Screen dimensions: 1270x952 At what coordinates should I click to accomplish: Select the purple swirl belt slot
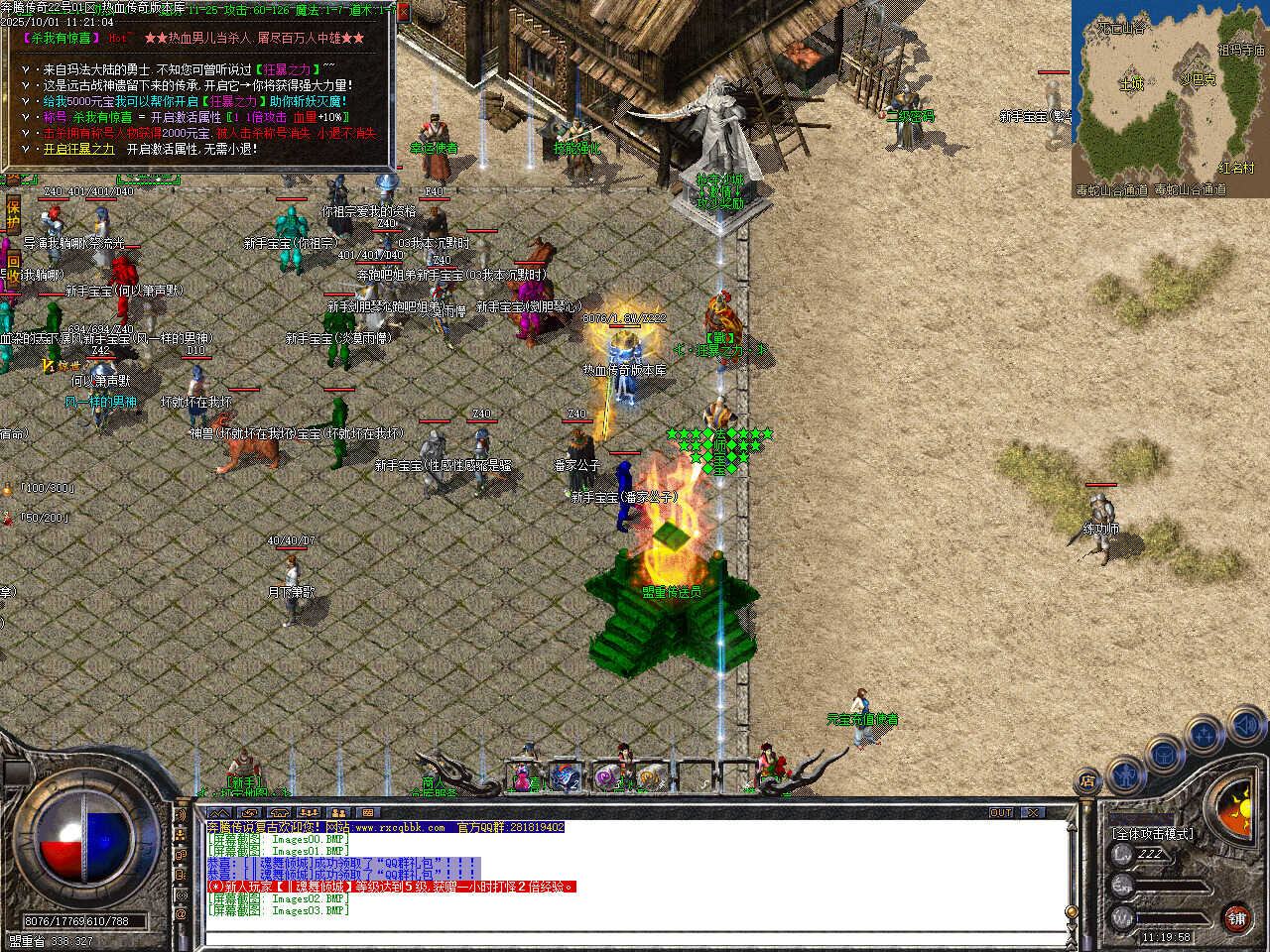tap(608, 778)
